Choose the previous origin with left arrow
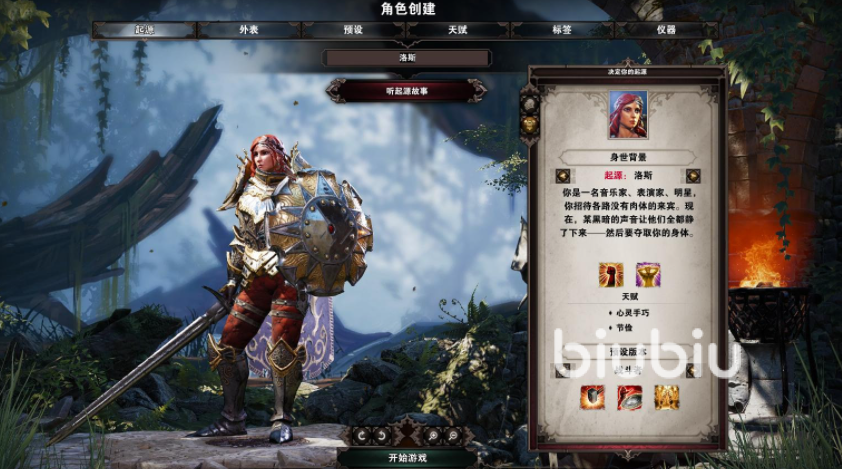842x469 pixels. (x=563, y=176)
